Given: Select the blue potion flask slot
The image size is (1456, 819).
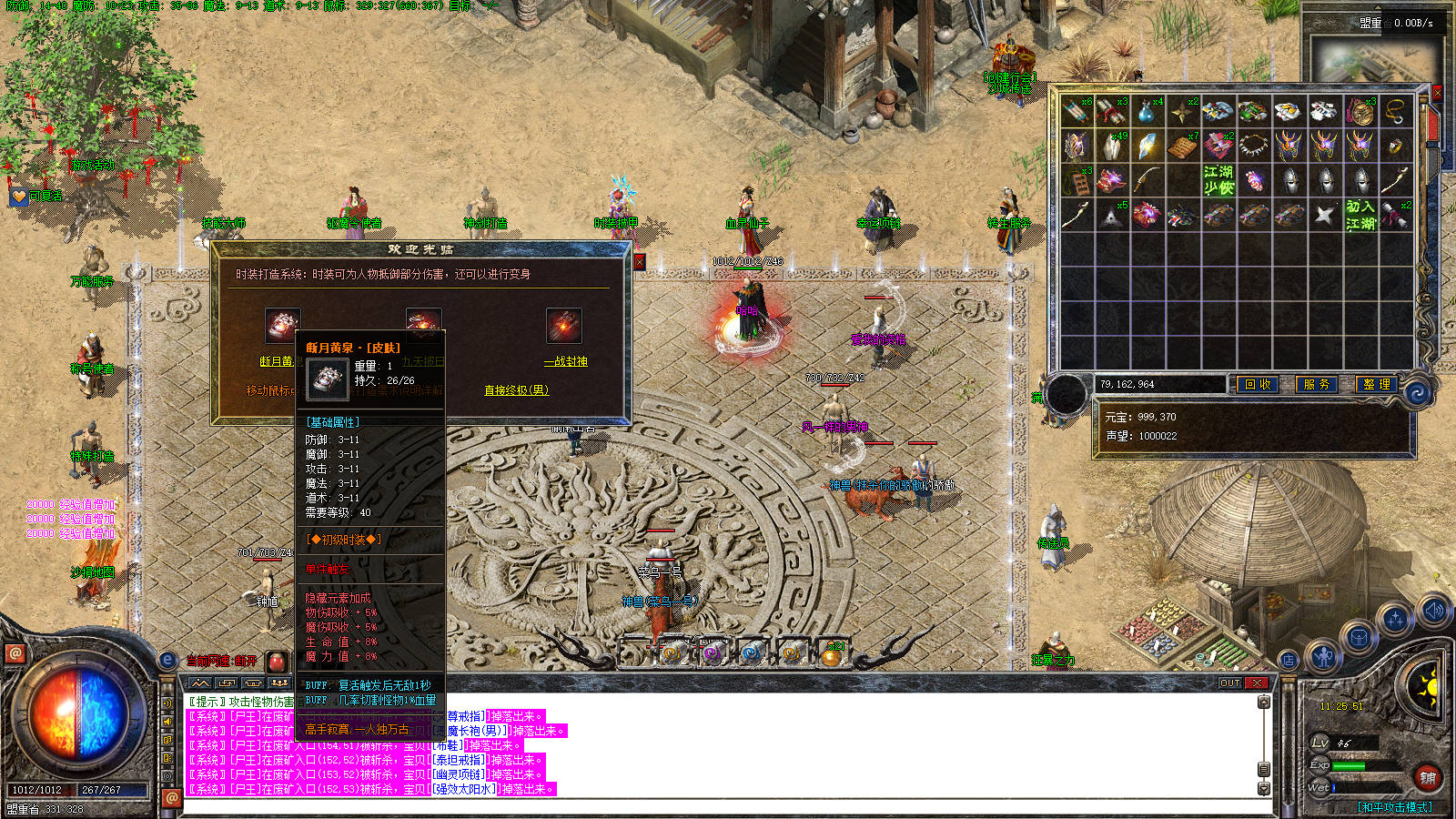Looking at the screenshot, I should (x=1147, y=112).
